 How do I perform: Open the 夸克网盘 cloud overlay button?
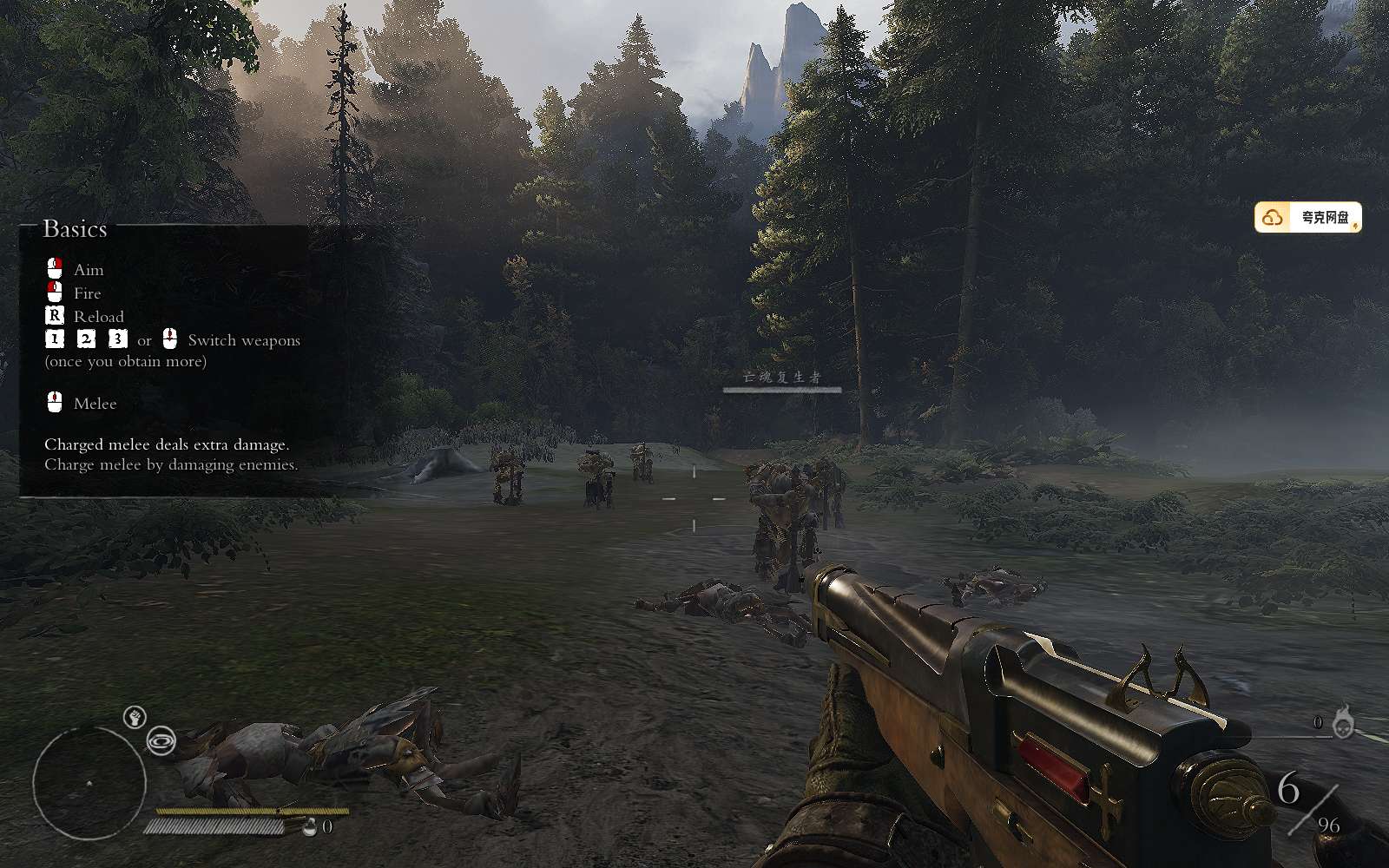pyautogui.click(x=1307, y=218)
